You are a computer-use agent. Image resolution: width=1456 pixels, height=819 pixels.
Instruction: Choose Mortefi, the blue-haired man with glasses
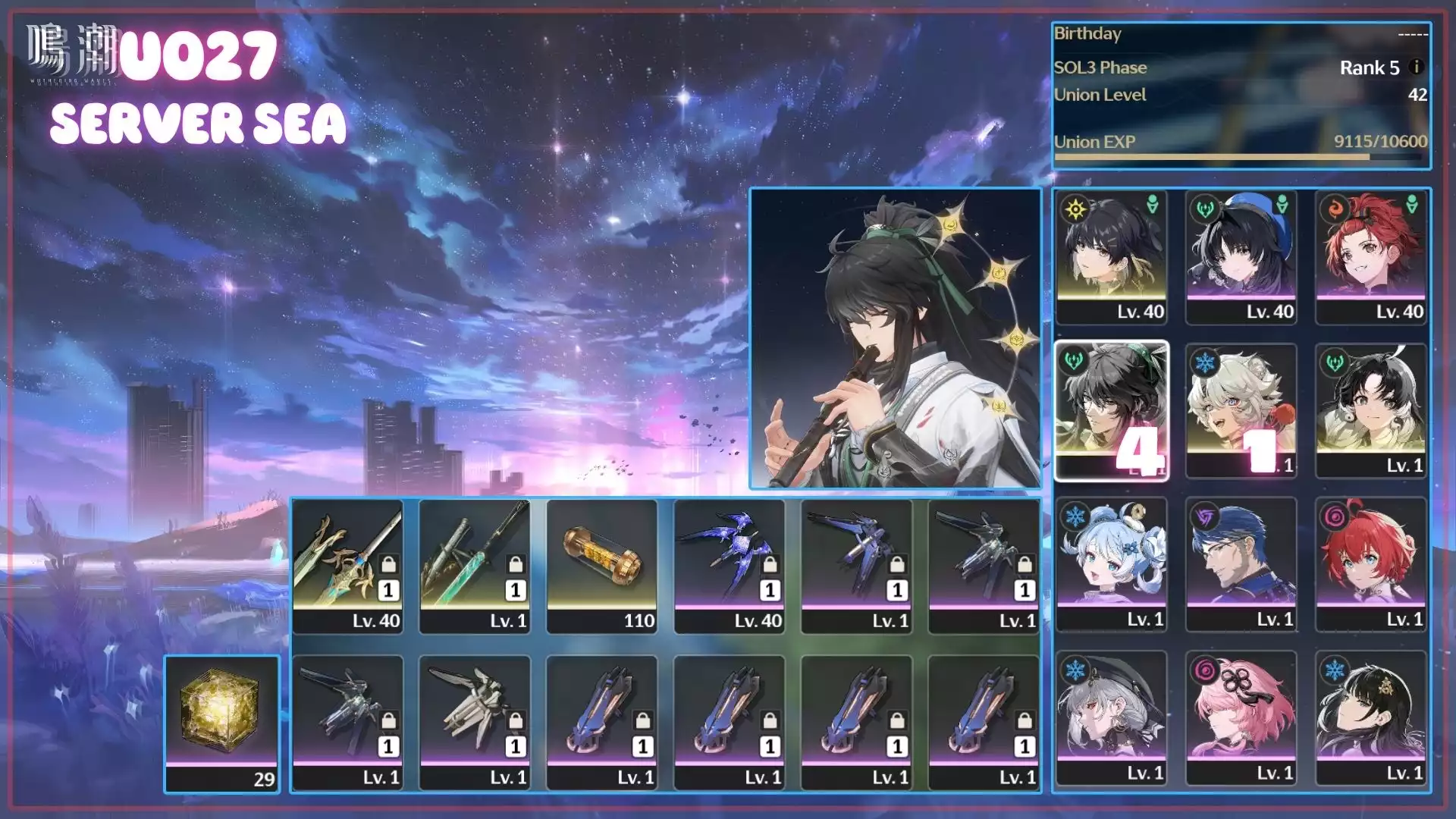click(x=1241, y=564)
